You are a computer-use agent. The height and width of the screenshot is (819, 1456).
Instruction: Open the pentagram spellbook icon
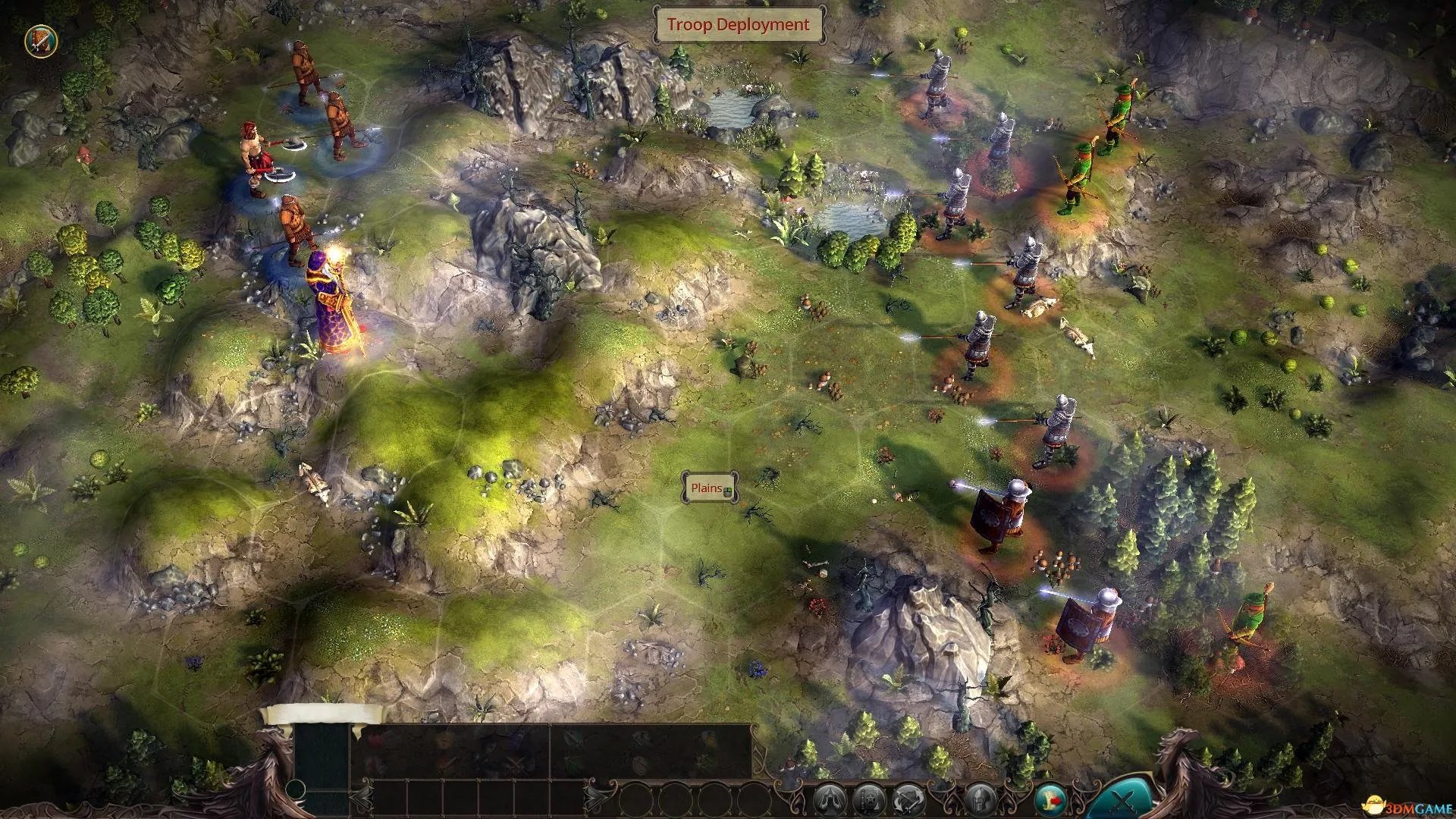868,800
